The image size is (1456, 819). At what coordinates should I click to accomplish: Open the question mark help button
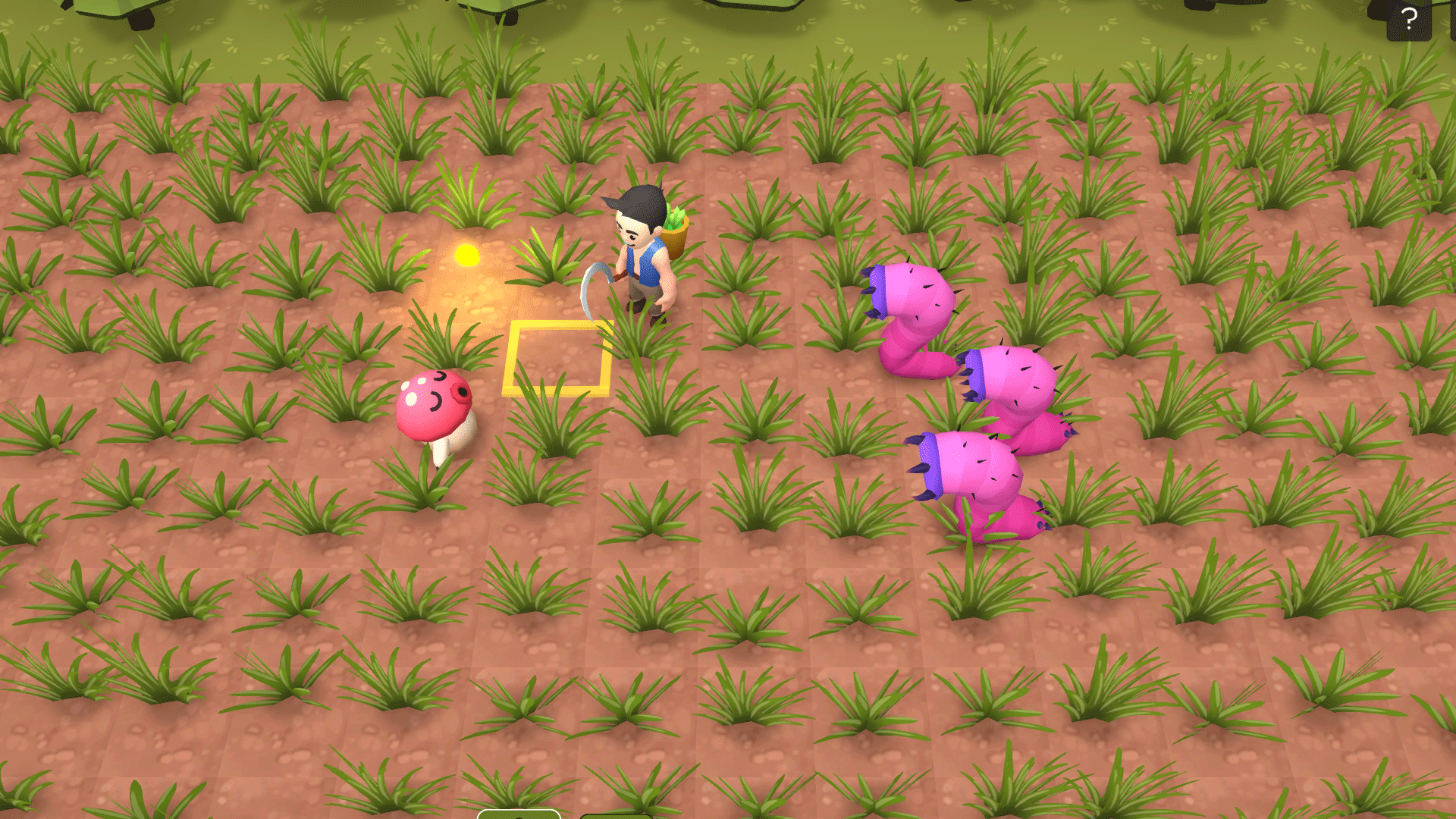tap(1410, 17)
